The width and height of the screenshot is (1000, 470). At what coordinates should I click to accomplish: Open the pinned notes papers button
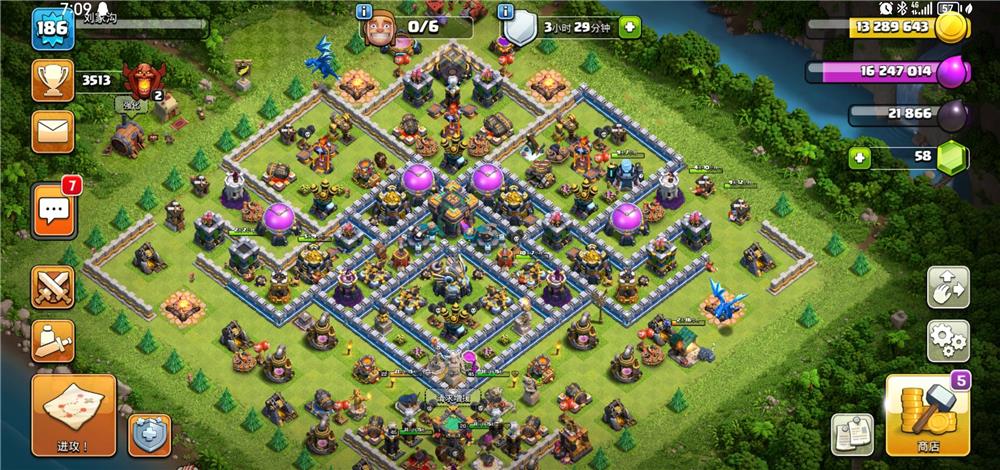852,433
